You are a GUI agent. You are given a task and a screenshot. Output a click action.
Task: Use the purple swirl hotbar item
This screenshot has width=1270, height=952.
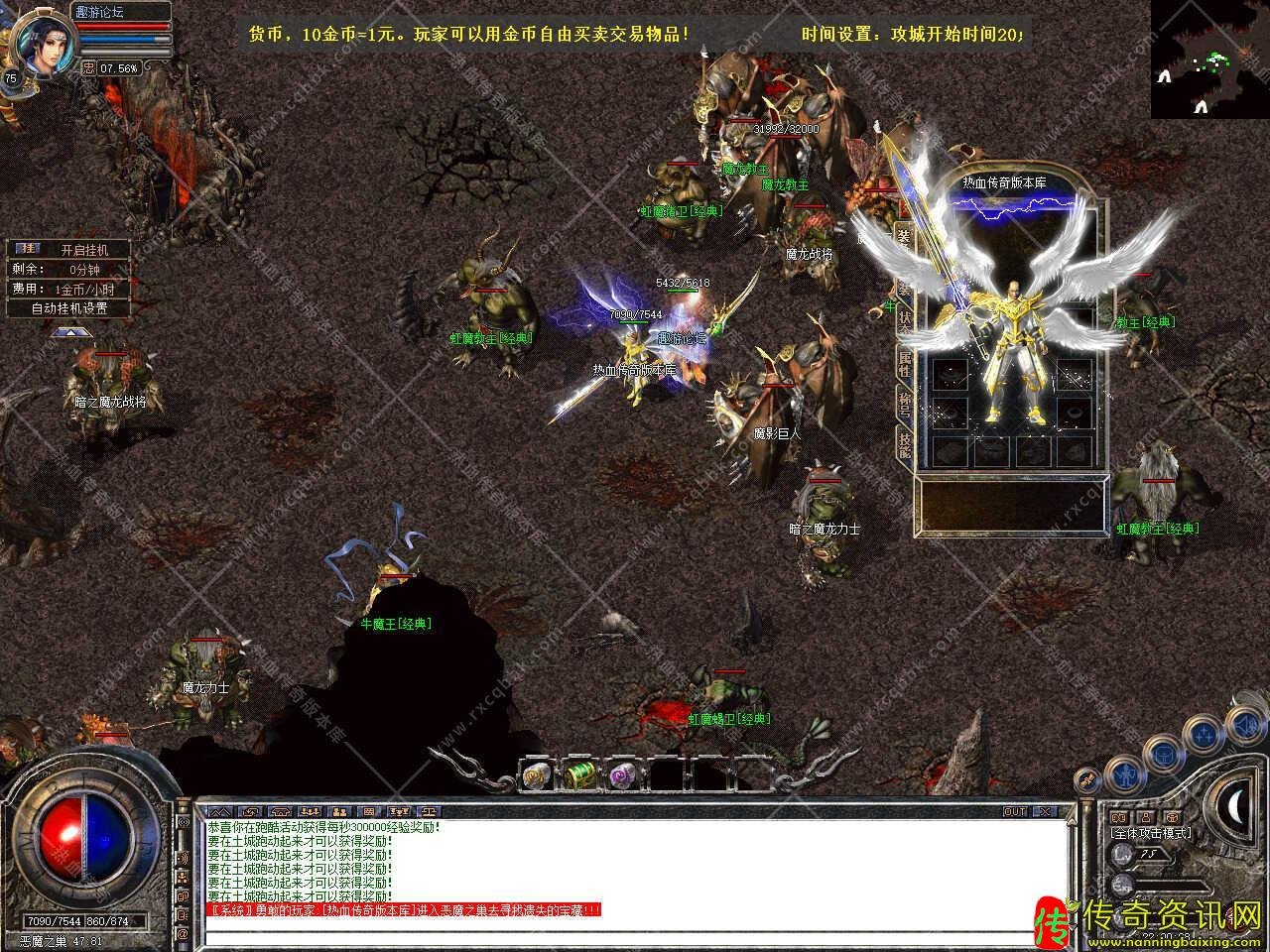point(622,774)
